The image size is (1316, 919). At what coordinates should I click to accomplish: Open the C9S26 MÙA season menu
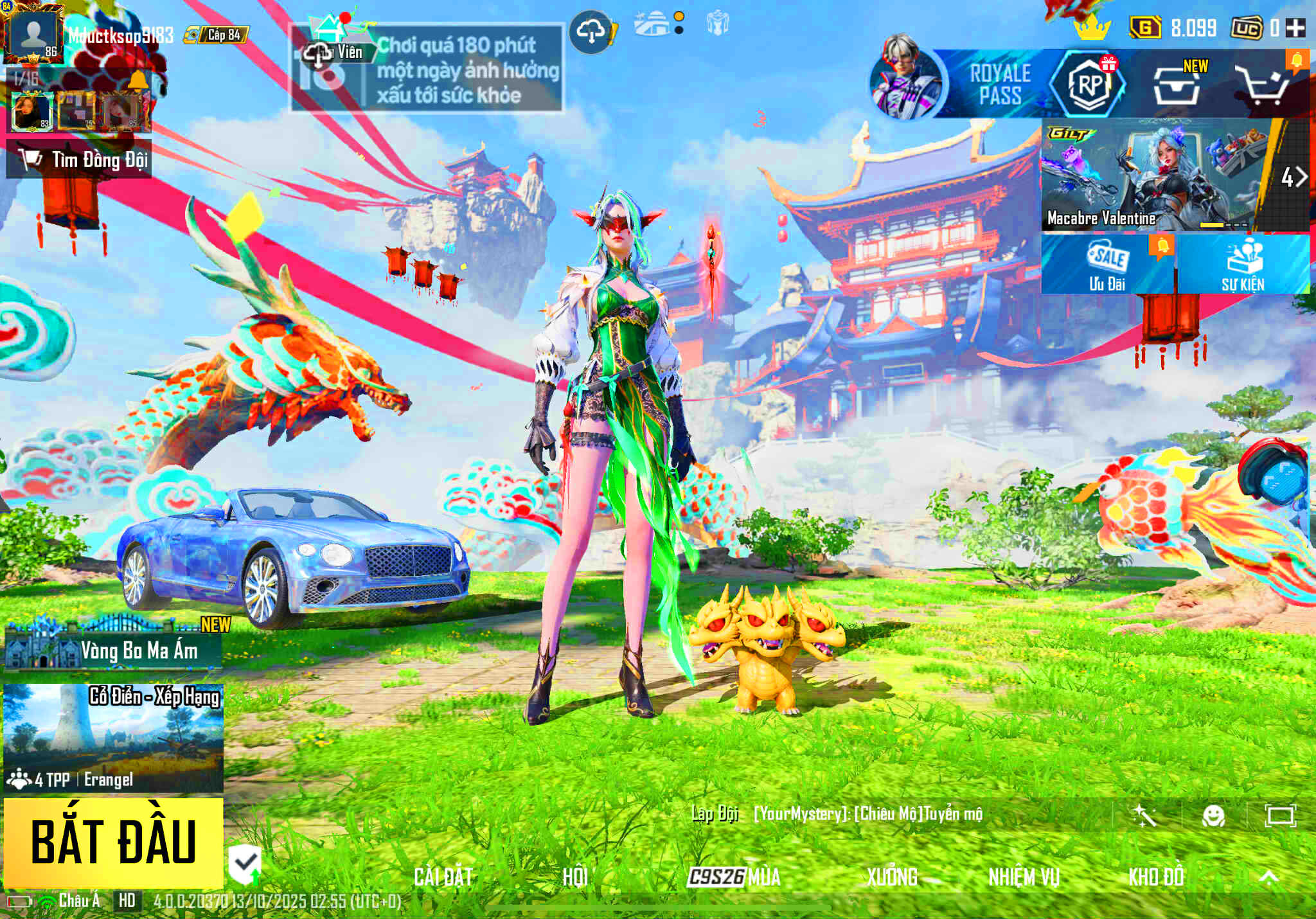click(734, 877)
